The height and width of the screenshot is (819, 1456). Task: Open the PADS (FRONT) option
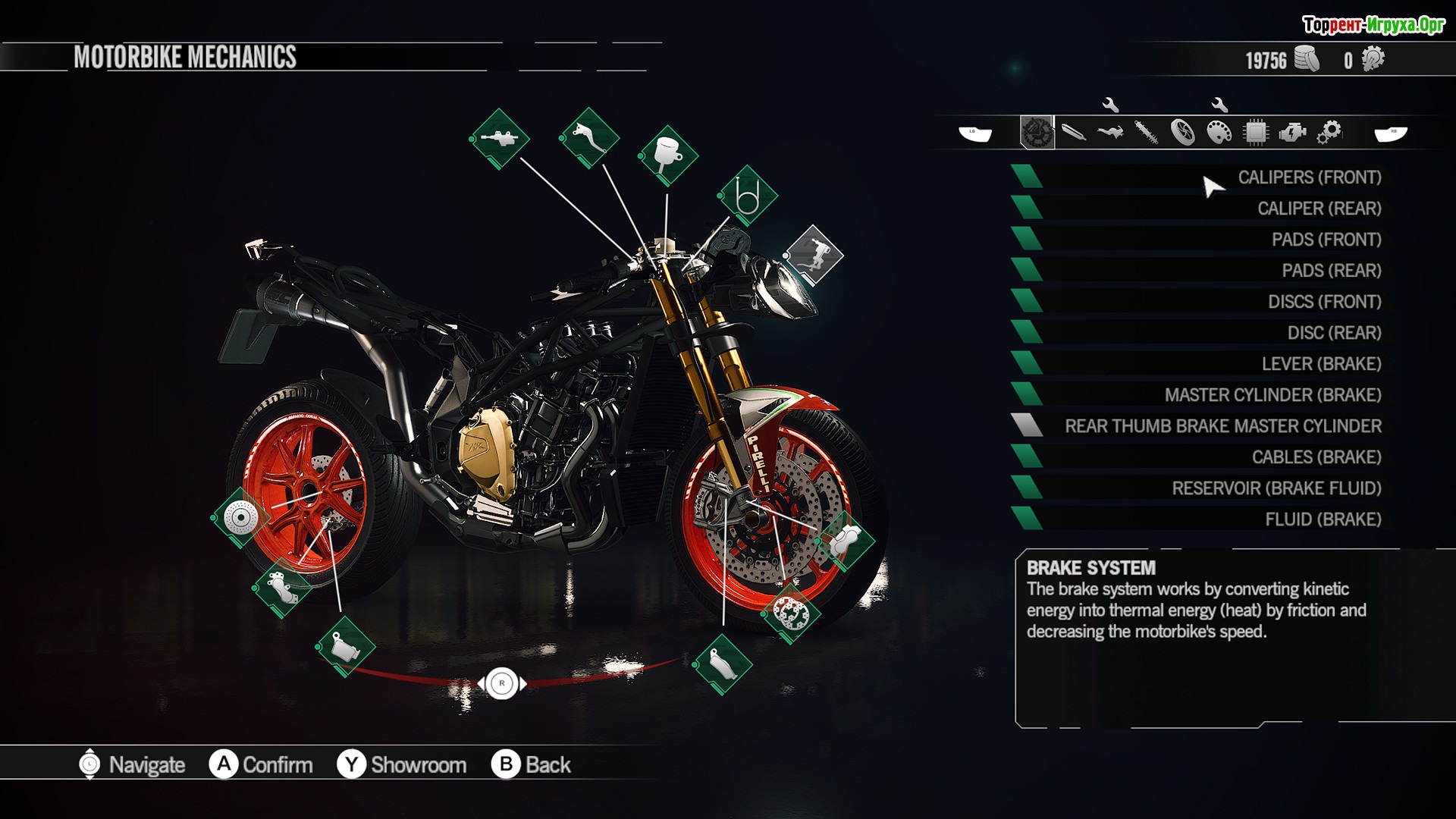coord(1326,240)
